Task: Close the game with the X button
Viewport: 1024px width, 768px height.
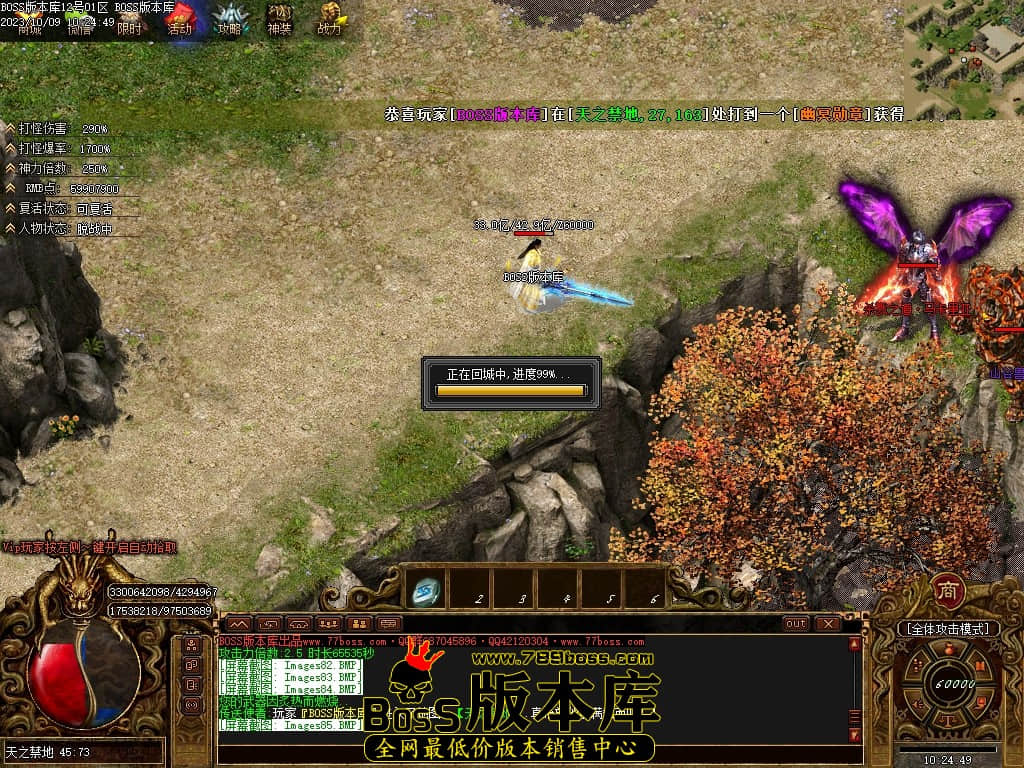Action: 828,623
